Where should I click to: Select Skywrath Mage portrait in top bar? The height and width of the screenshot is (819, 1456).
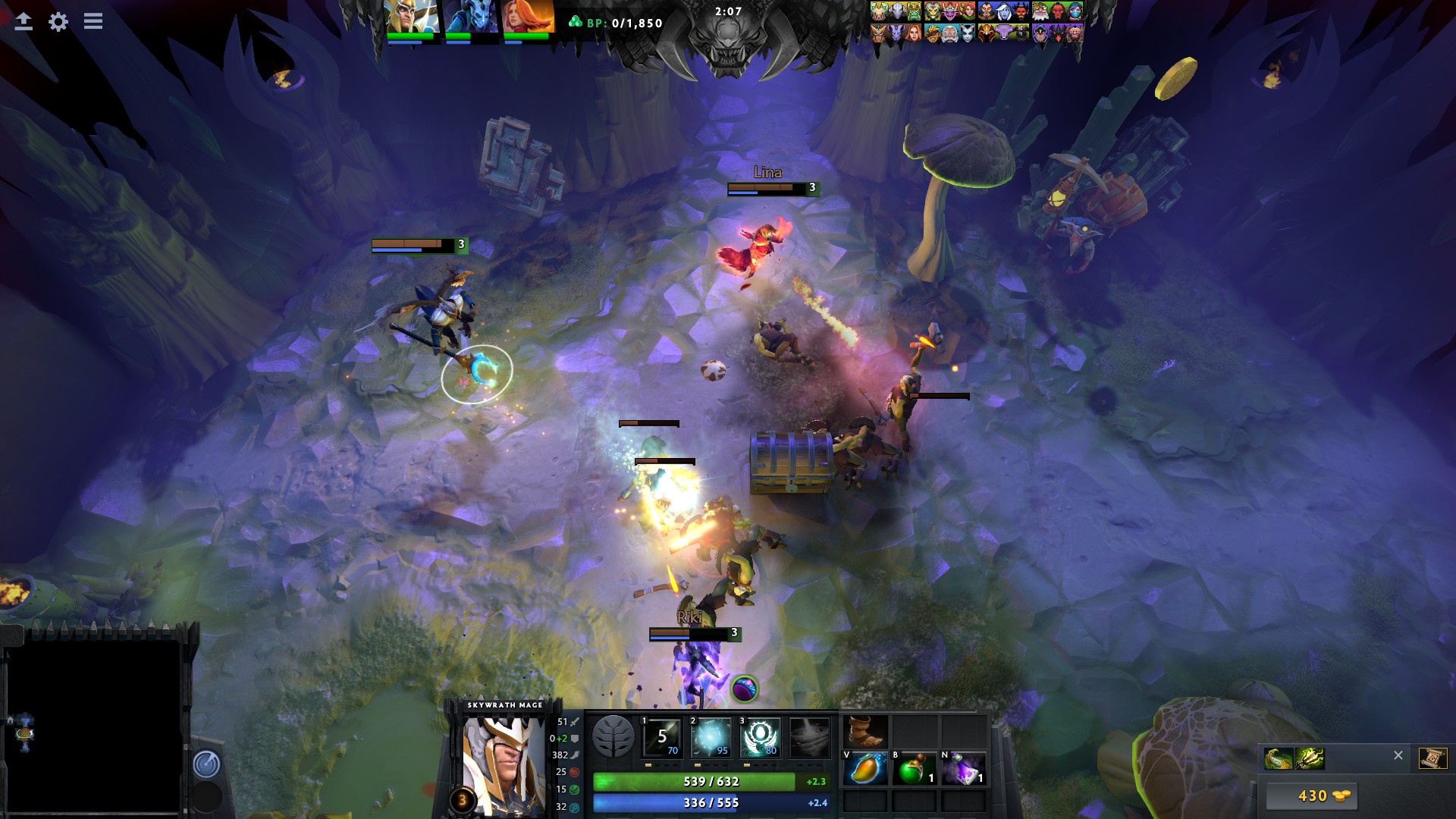(412, 17)
